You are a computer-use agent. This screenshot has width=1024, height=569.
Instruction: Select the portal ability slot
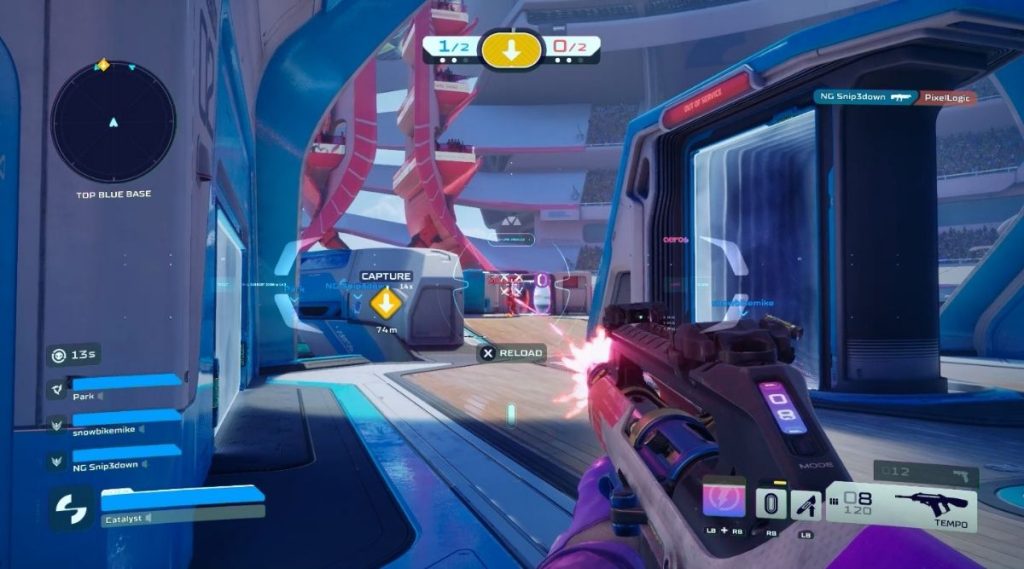[768, 503]
